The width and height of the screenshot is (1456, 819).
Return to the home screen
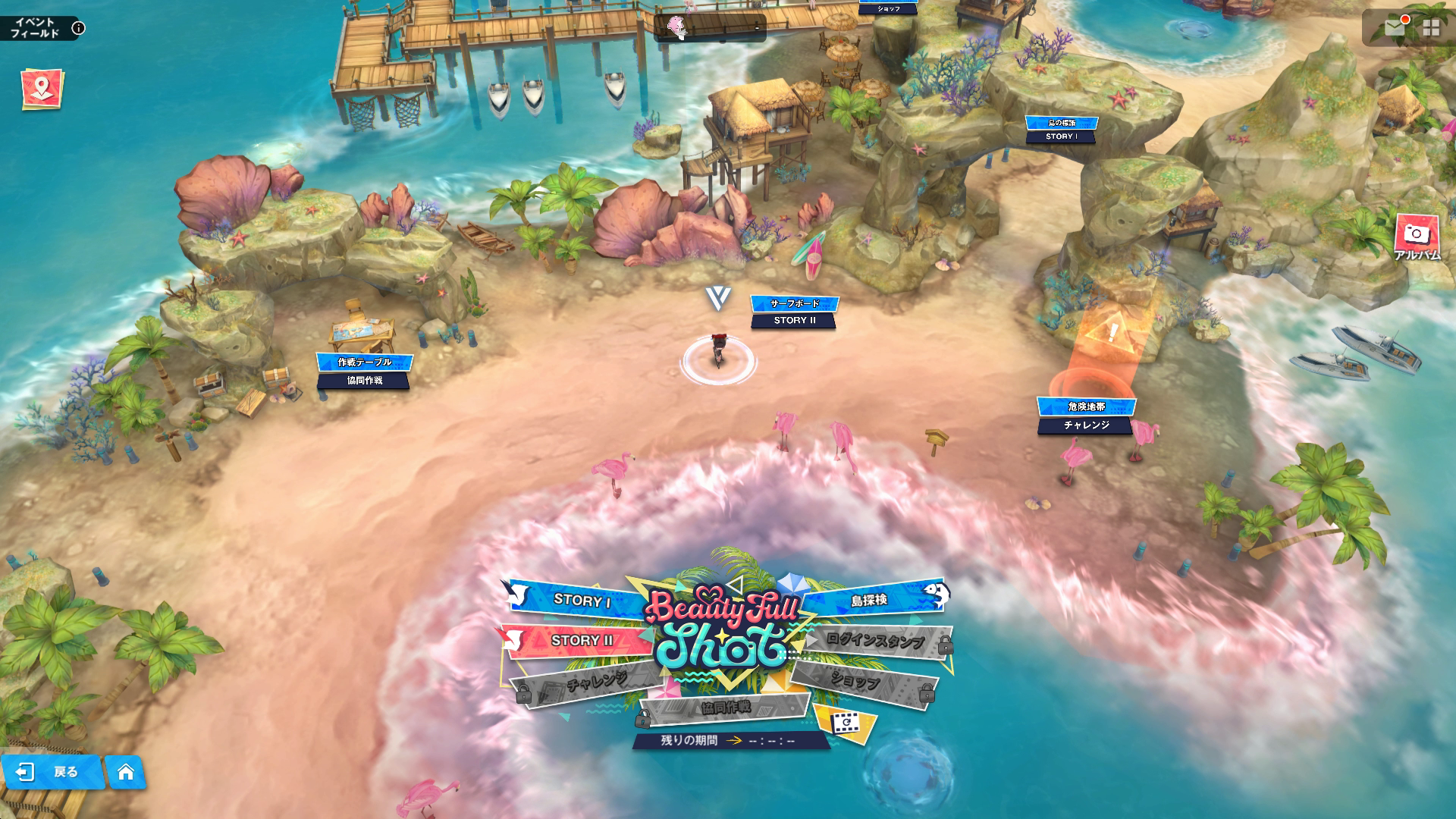[125, 772]
